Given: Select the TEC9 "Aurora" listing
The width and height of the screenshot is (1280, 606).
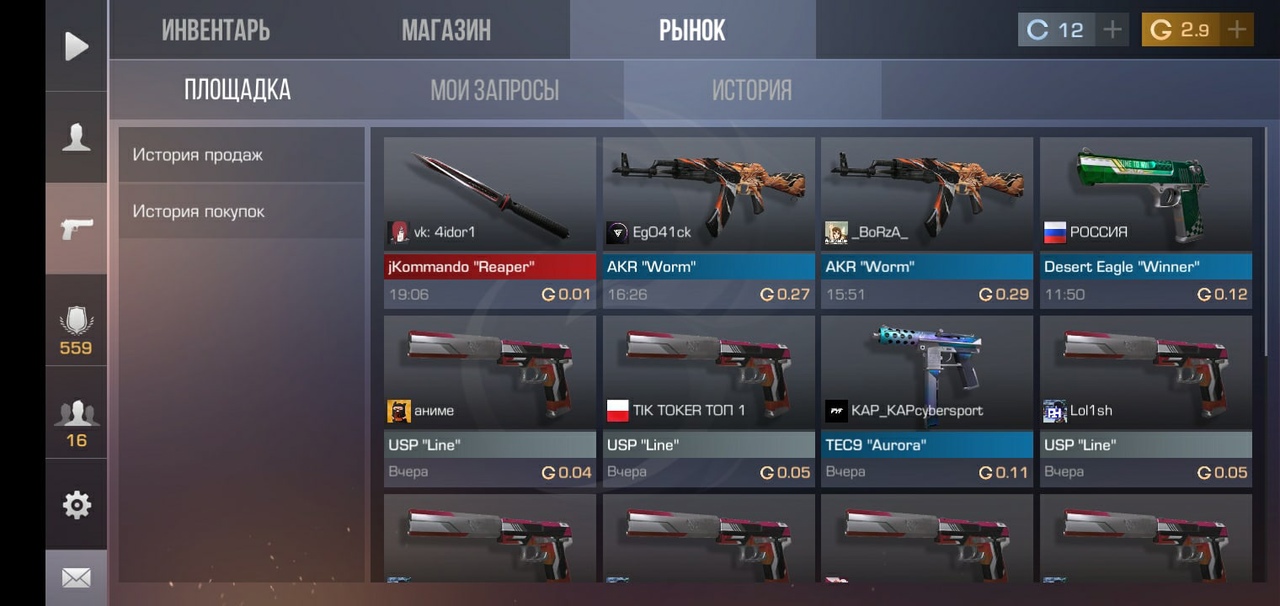Looking at the screenshot, I should click(927, 400).
